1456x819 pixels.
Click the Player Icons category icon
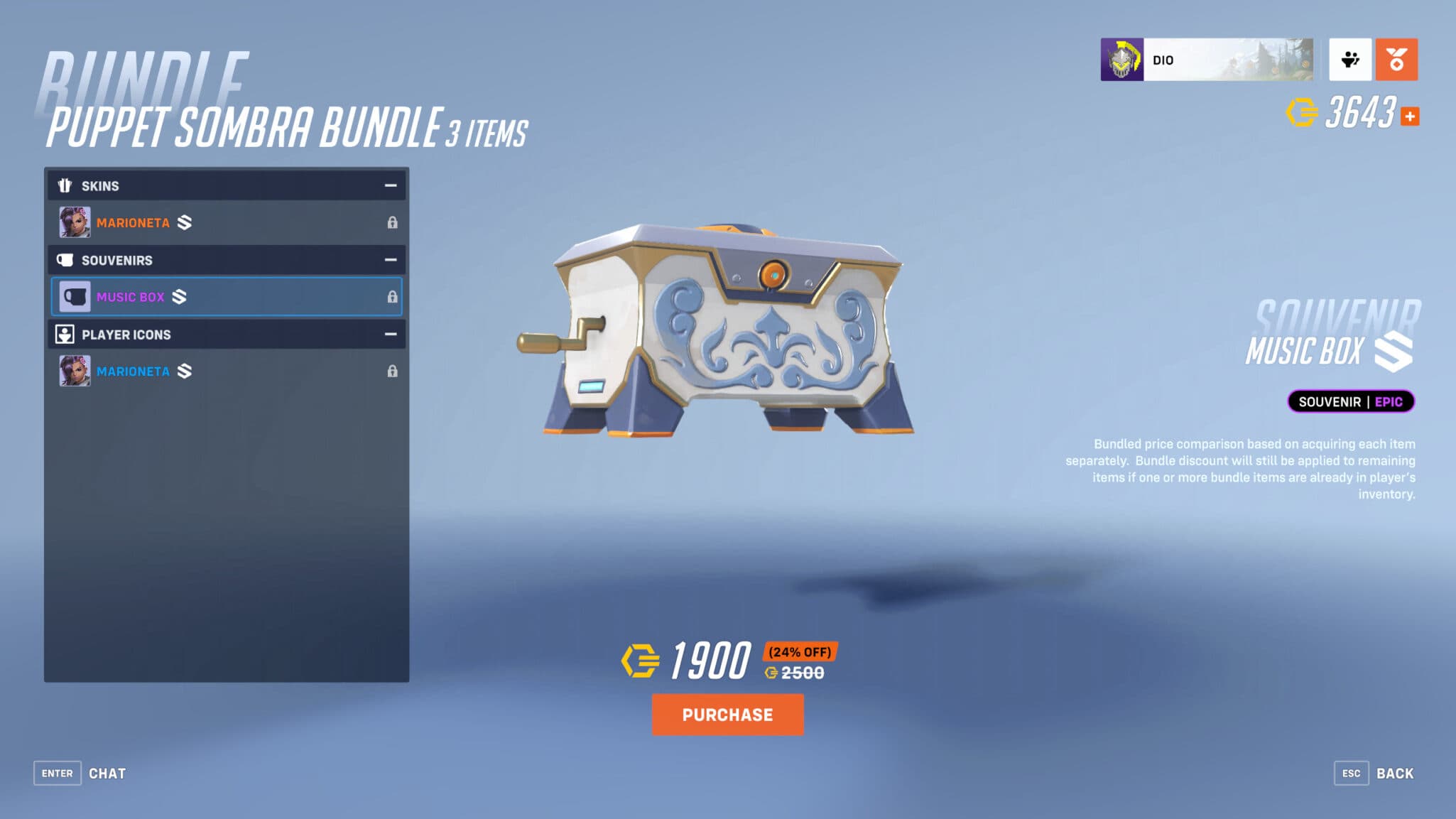point(65,334)
